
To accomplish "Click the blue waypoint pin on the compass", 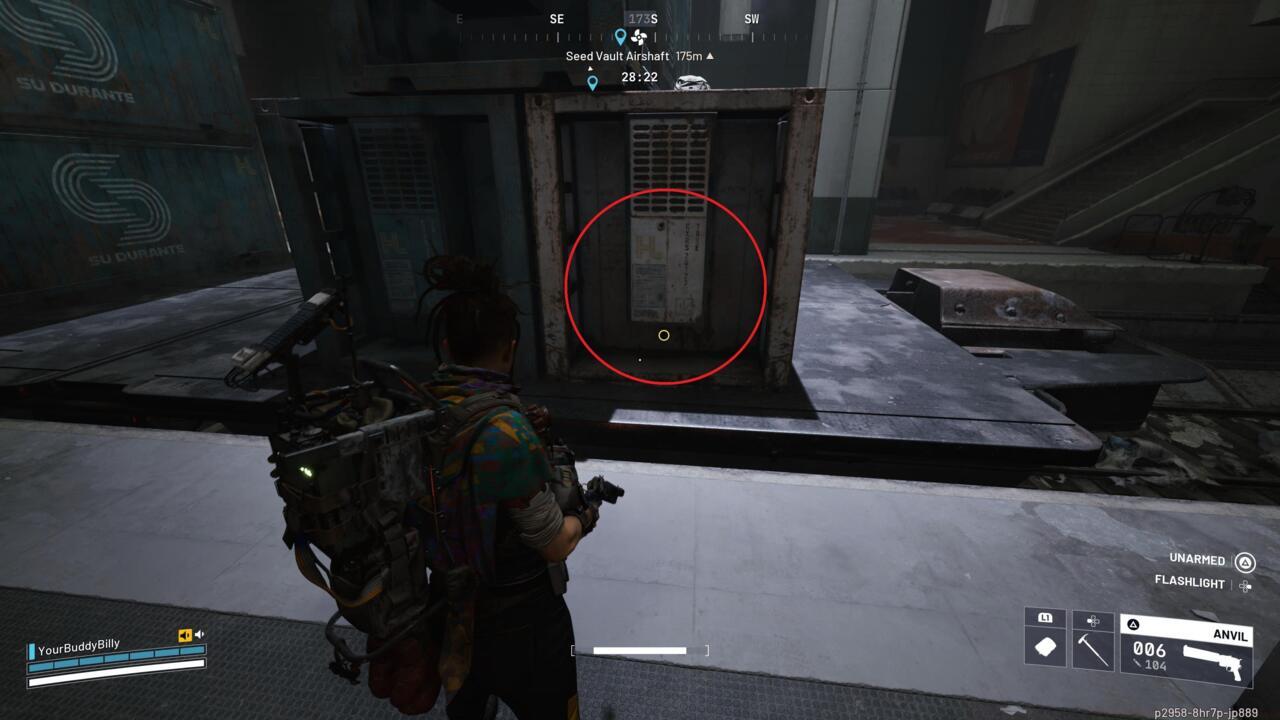I will (621, 37).
